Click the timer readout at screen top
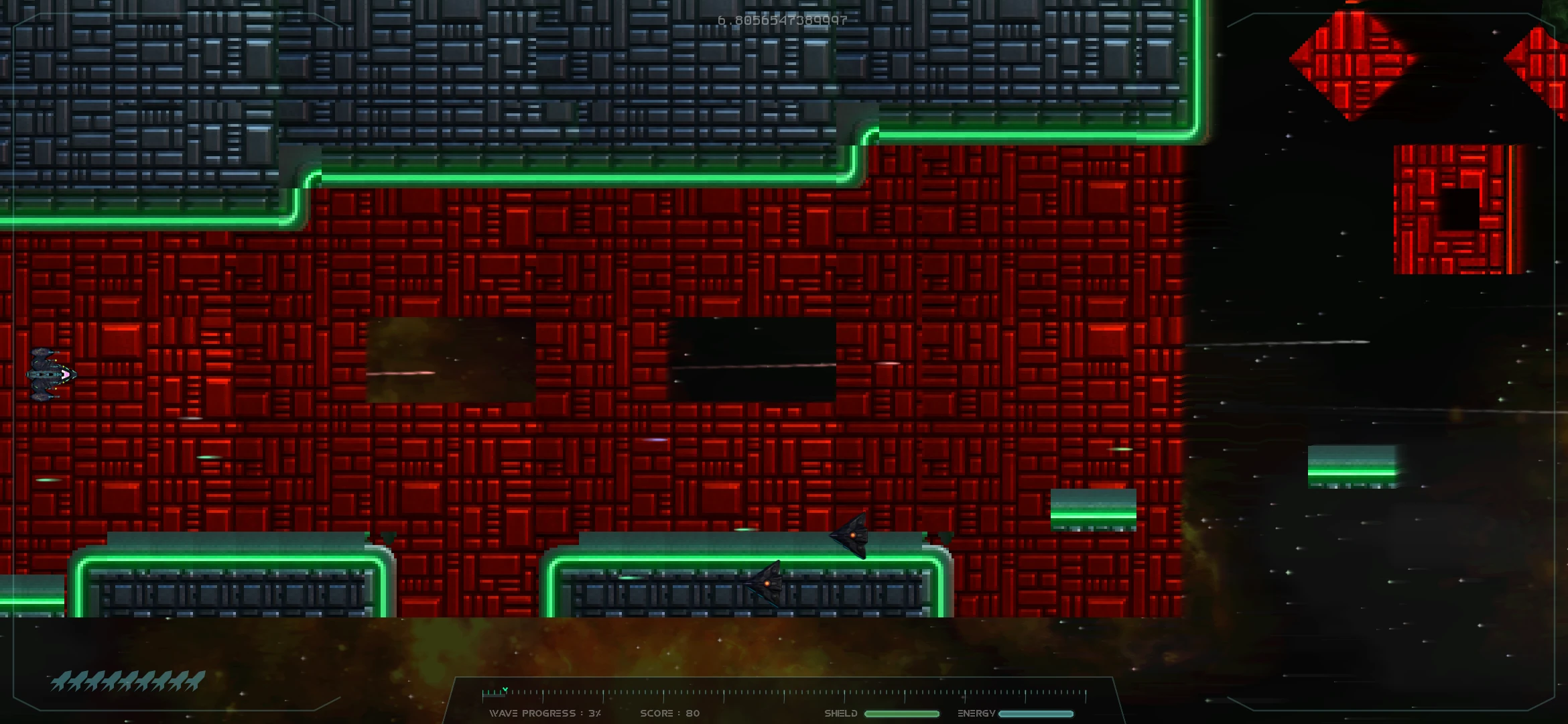 (x=781, y=19)
